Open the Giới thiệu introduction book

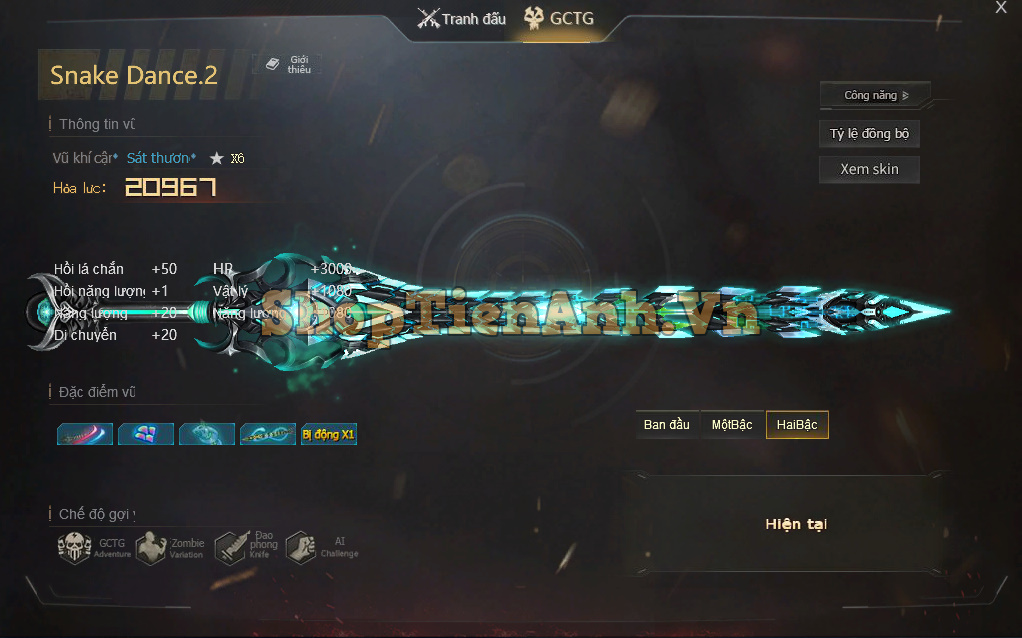coord(288,65)
